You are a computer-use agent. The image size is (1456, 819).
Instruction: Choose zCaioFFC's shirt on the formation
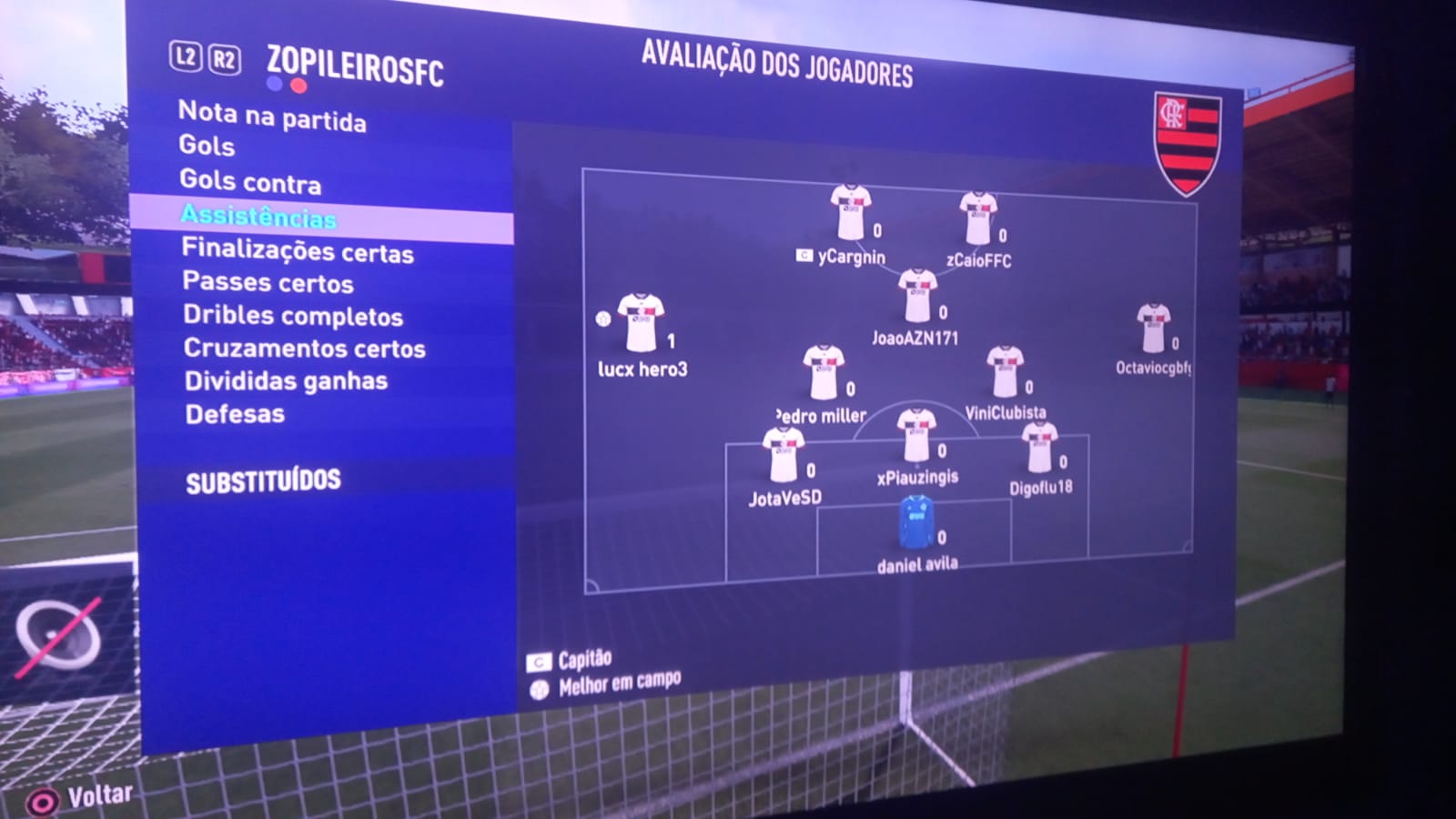coord(977,218)
